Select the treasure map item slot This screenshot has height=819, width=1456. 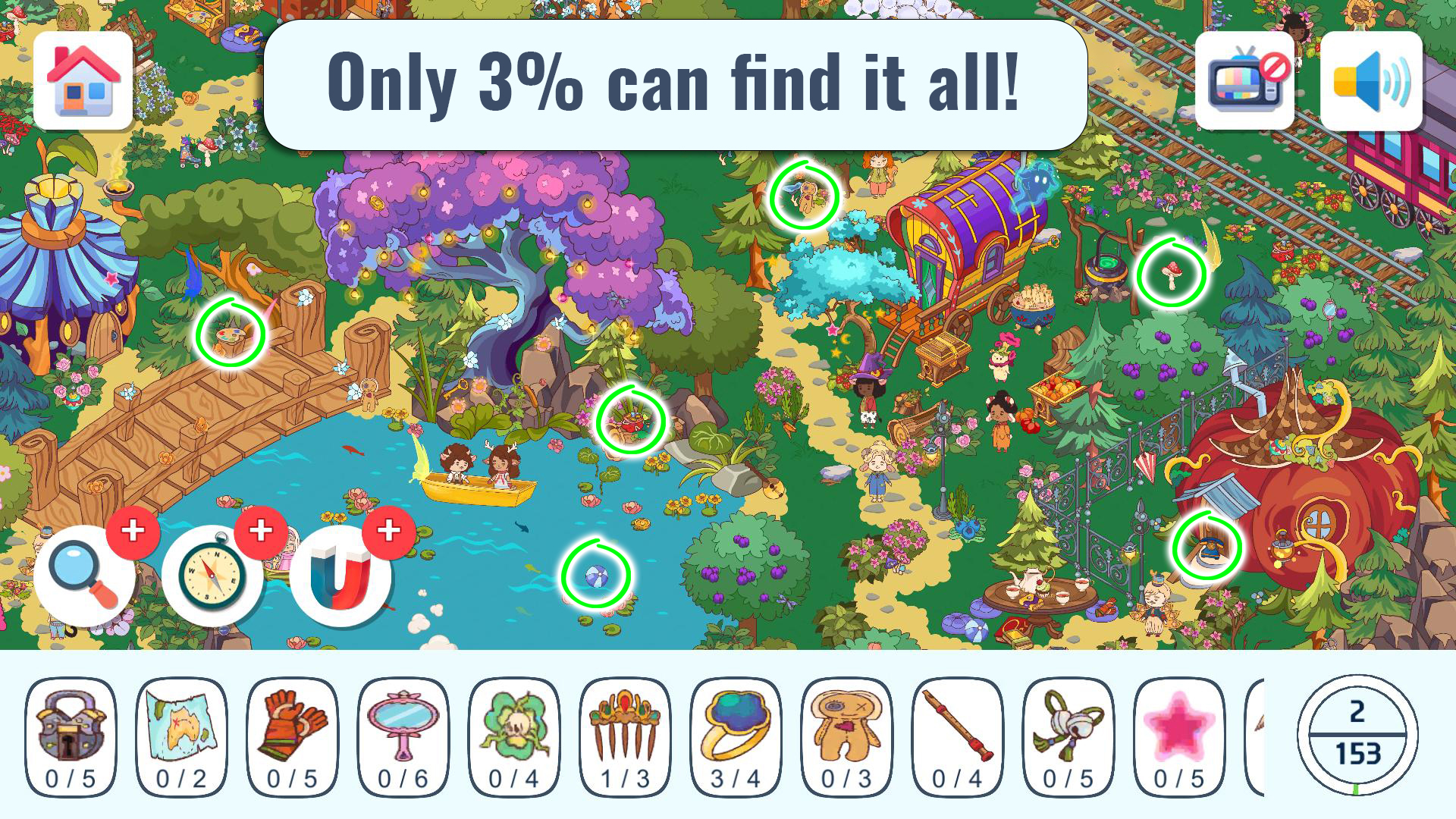[180, 732]
